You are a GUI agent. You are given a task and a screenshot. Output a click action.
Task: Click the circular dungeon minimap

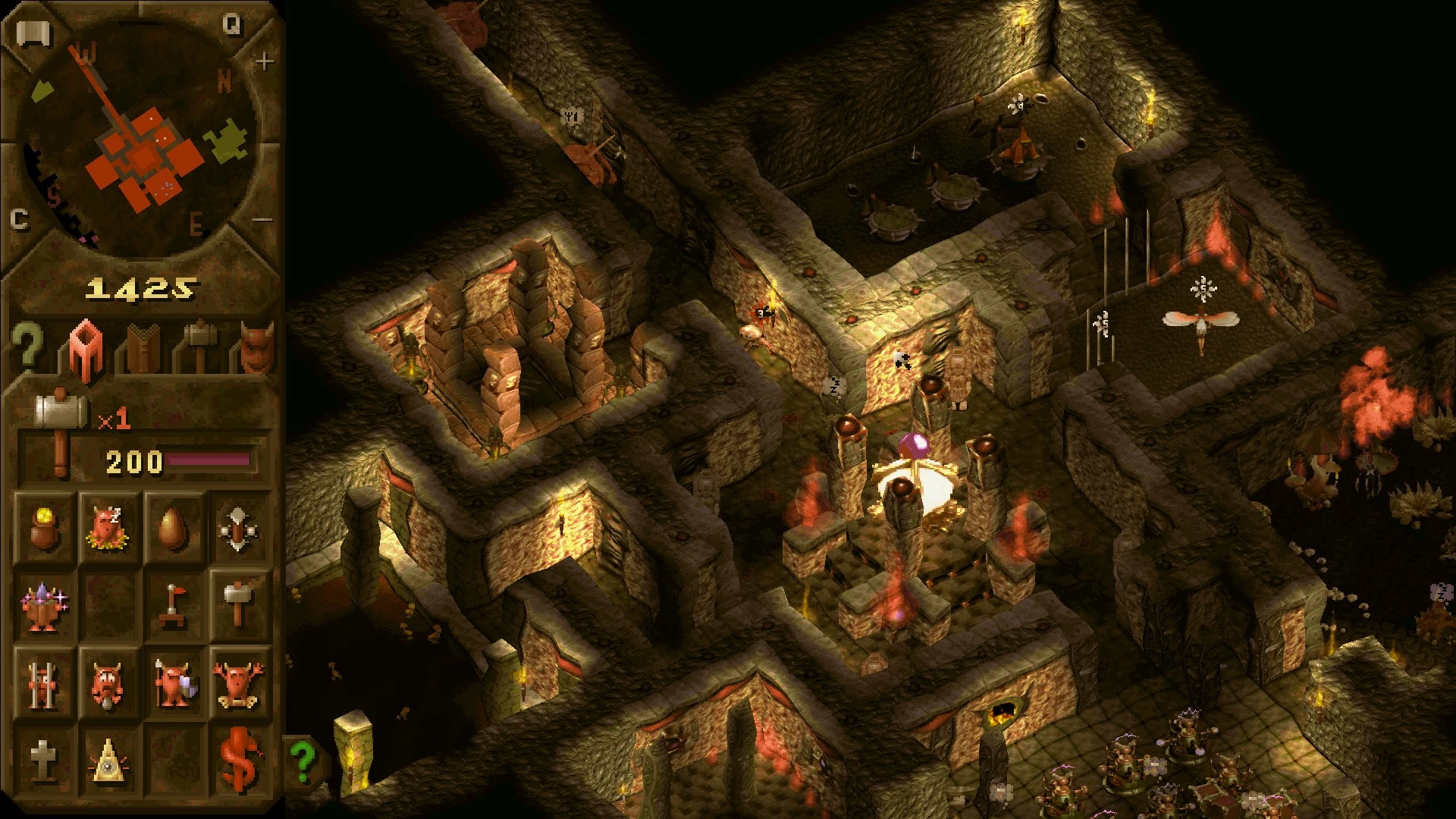pyautogui.click(x=140, y=136)
